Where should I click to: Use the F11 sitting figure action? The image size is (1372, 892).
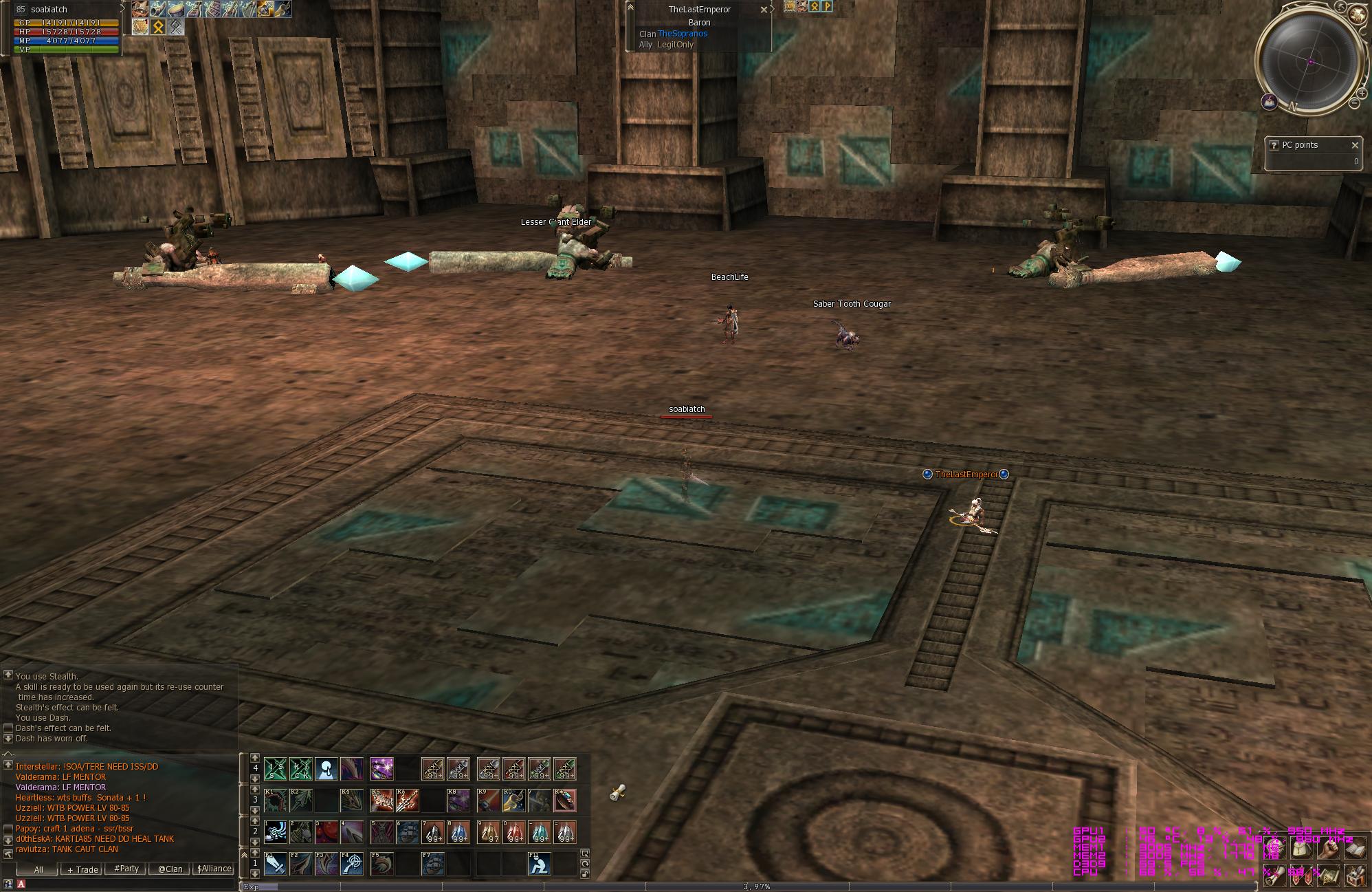[x=540, y=864]
